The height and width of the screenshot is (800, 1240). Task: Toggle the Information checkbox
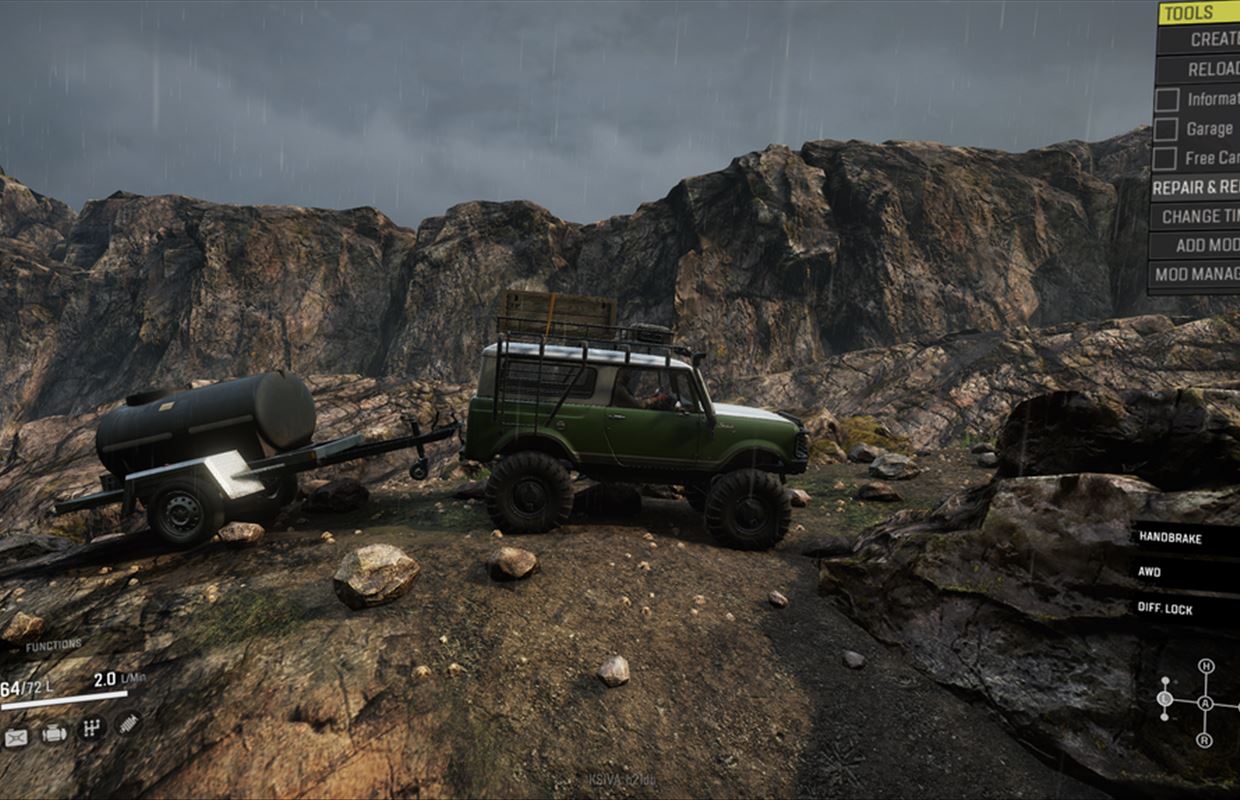click(1166, 99)
